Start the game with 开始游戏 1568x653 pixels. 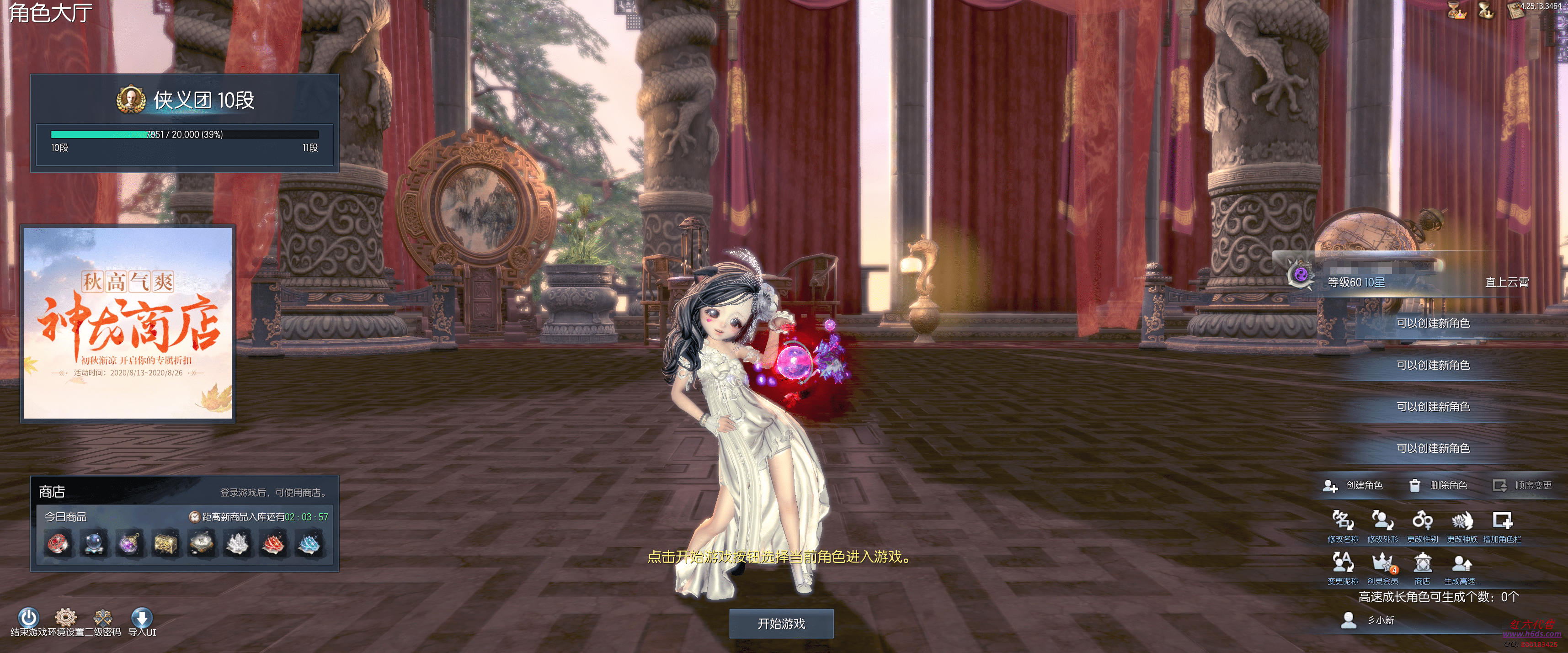point(781,623)
